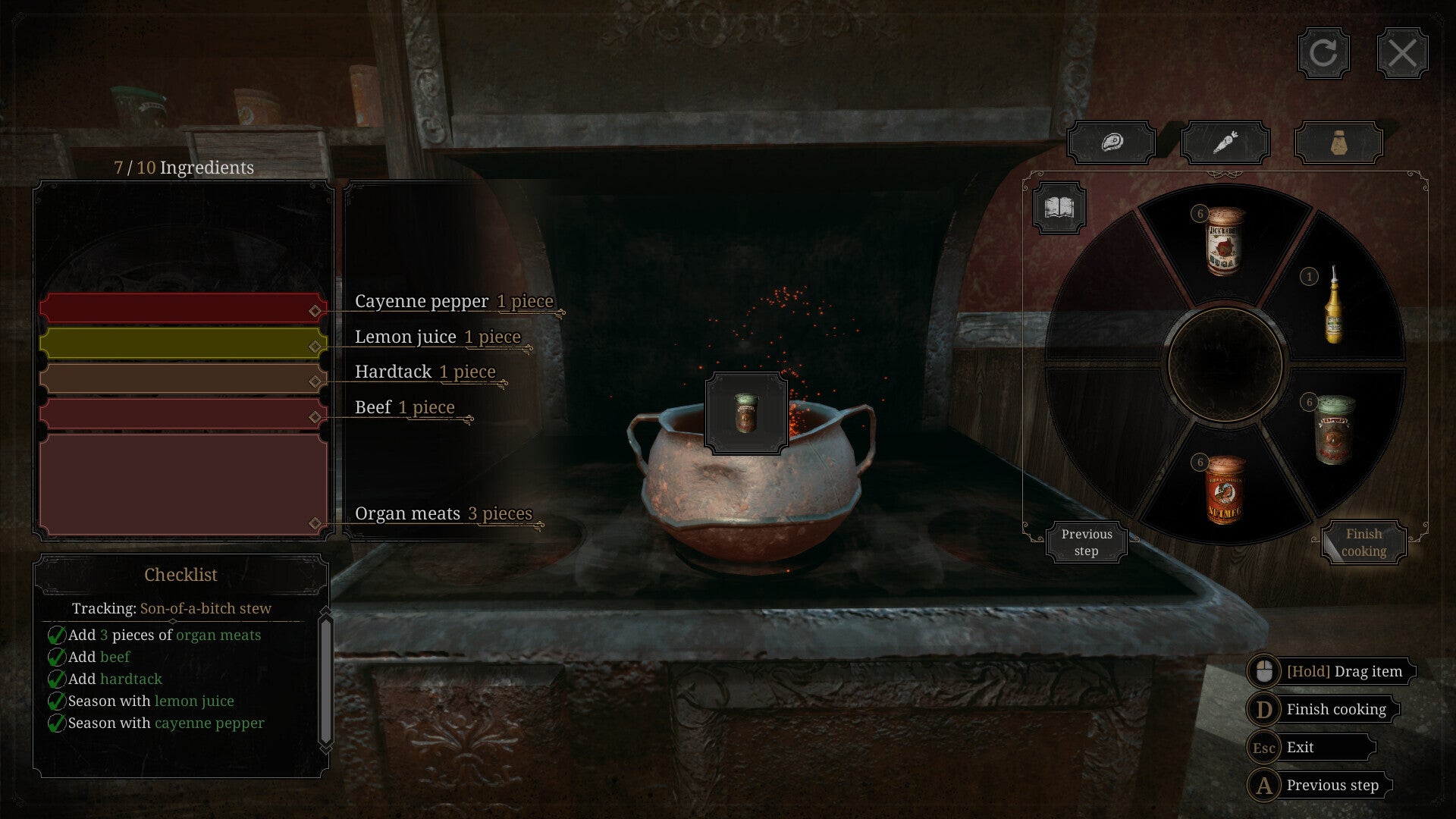This screenshot has width=1456, height=819.
Task: Select the green-lidded pepper tin
Action: (x=1335, y=429)
